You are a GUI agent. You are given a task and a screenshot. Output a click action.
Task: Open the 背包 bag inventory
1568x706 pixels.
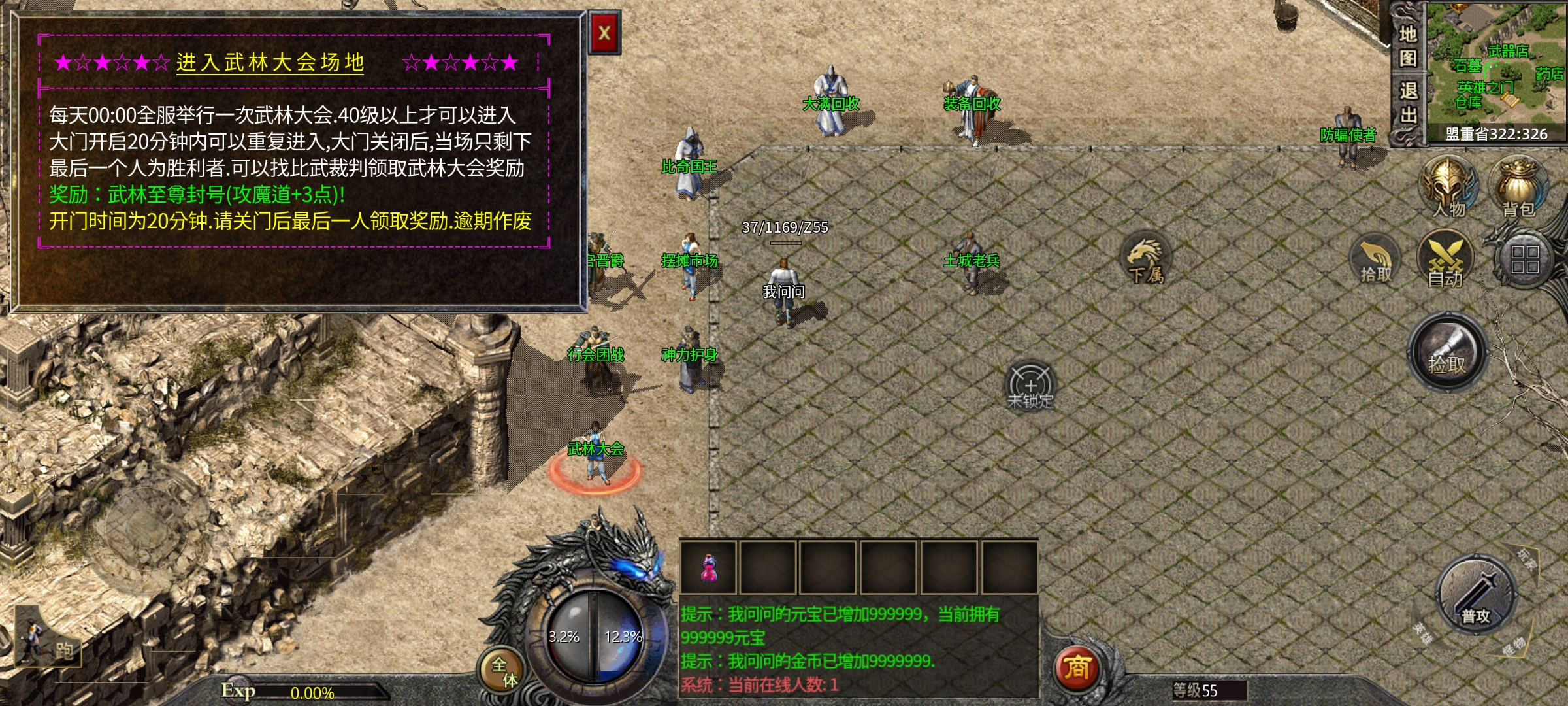click(1518, 186)
